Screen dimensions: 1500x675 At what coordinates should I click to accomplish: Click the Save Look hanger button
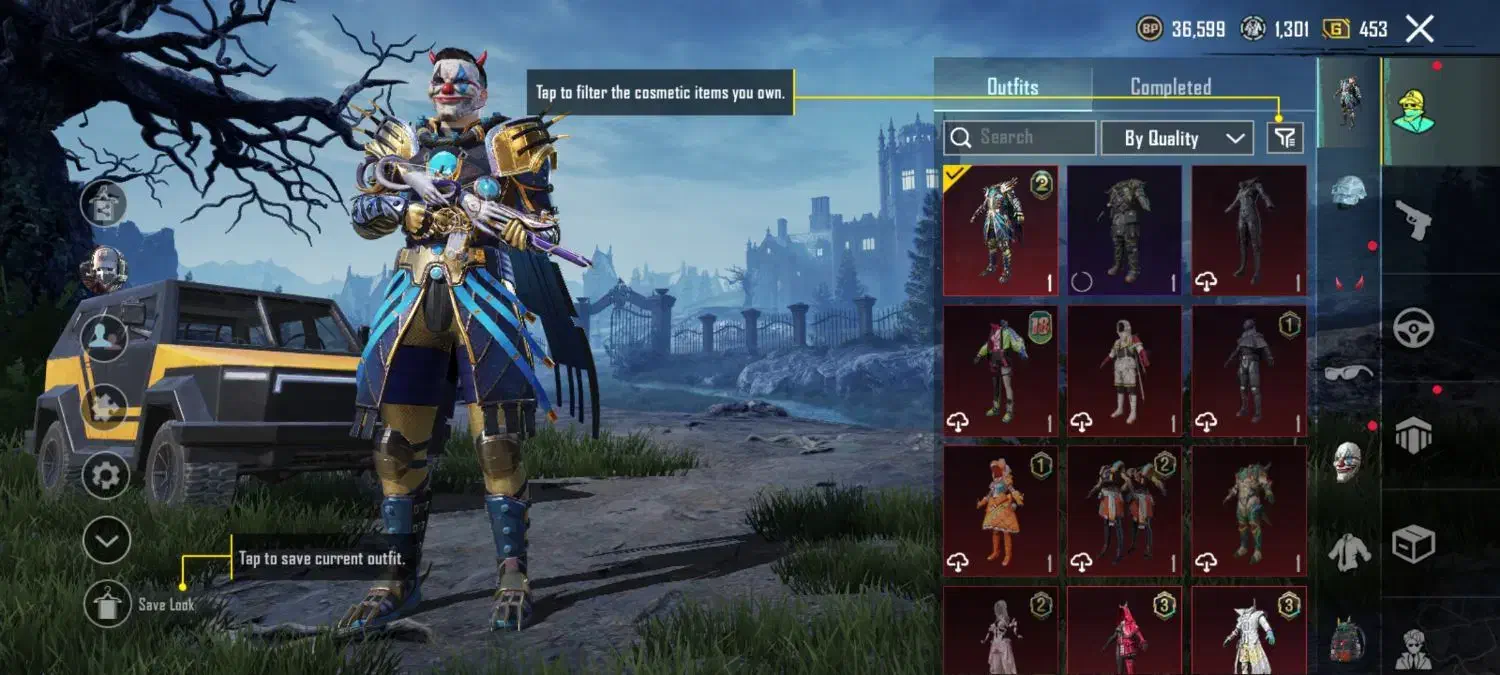pyautogui.click(x=107, y=603)
